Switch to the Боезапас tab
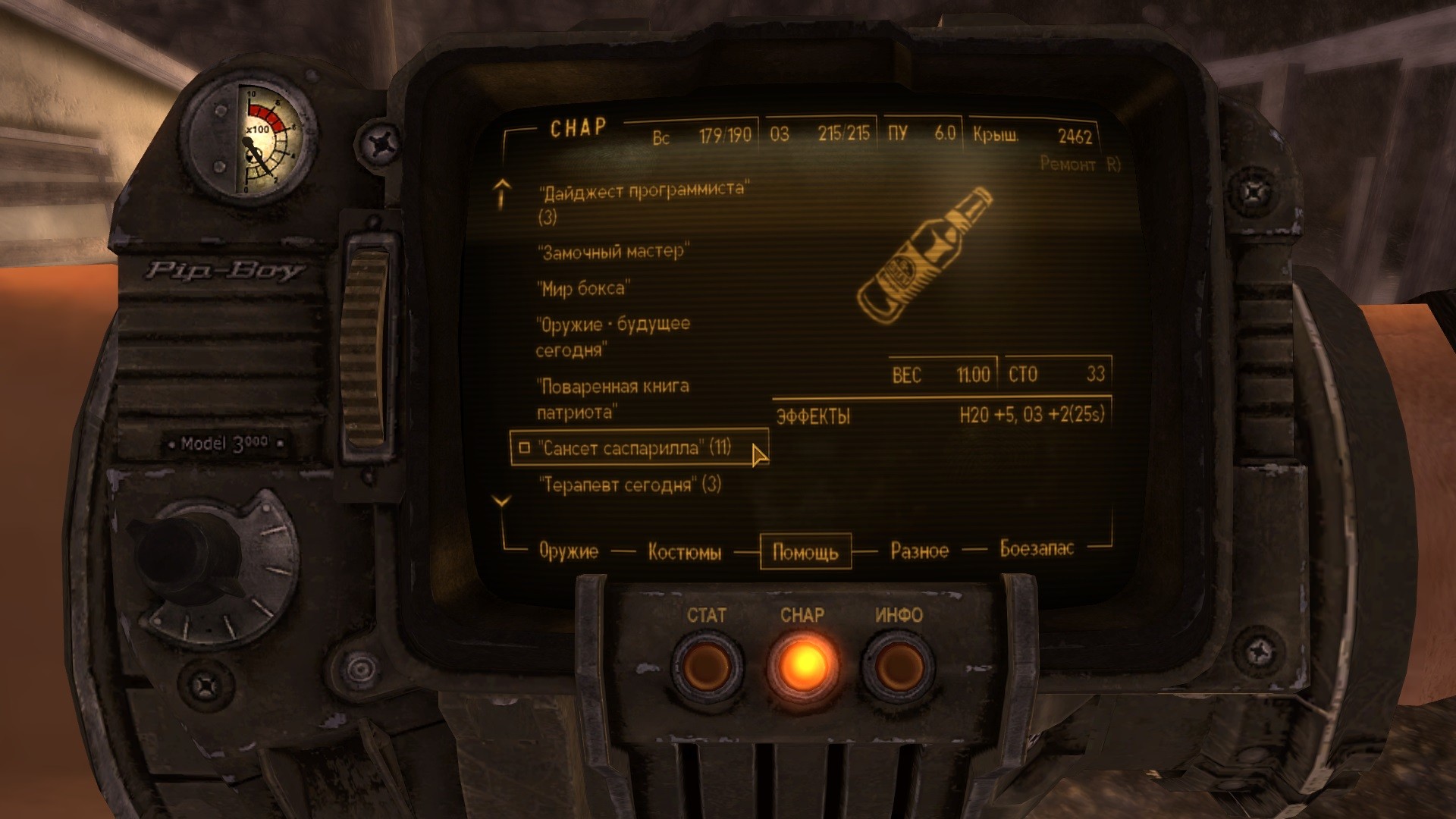1456x819 pixels. tap(1037, 549)
